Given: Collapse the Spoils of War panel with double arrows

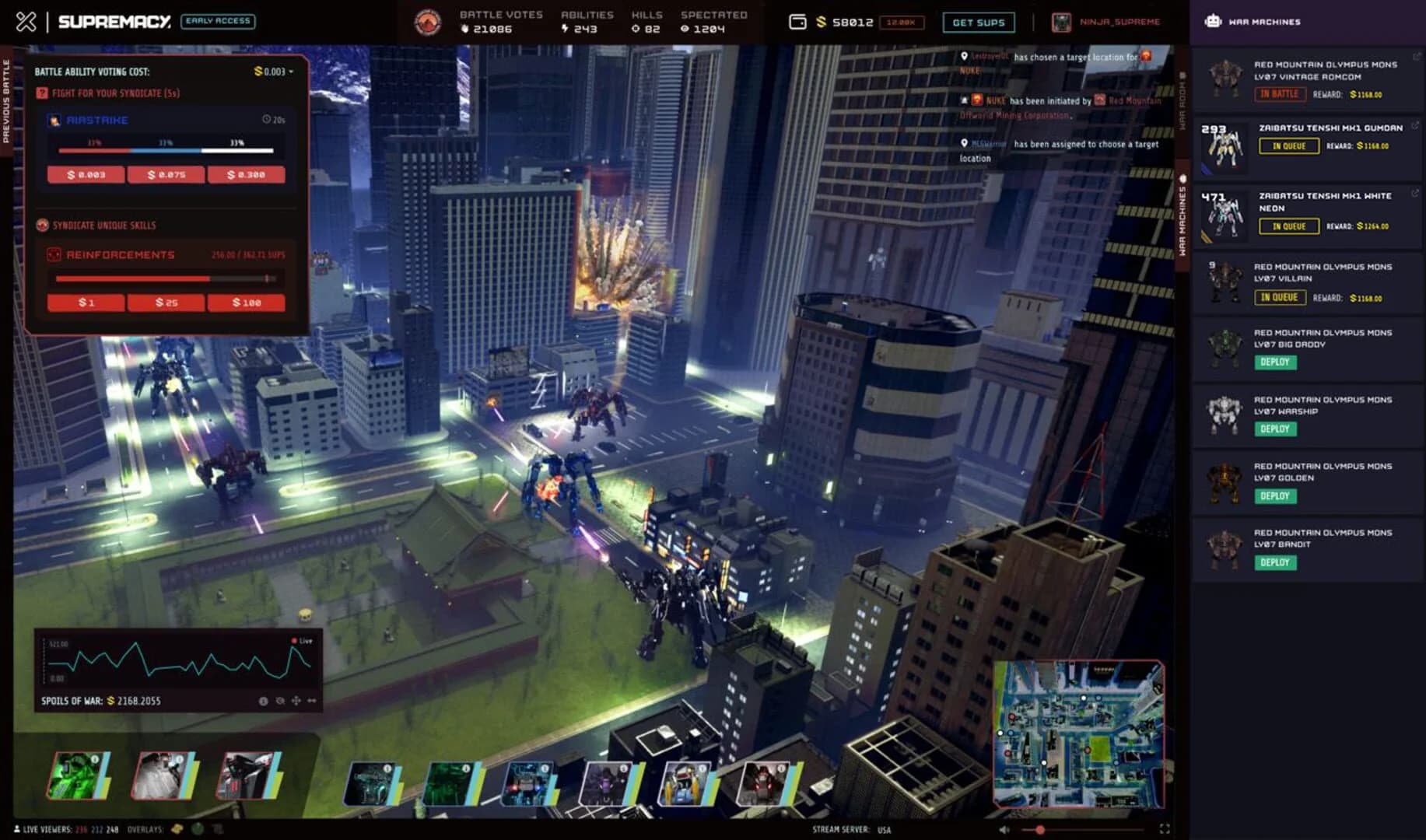Looking at the screenshot, I should [x=313, y=701].
